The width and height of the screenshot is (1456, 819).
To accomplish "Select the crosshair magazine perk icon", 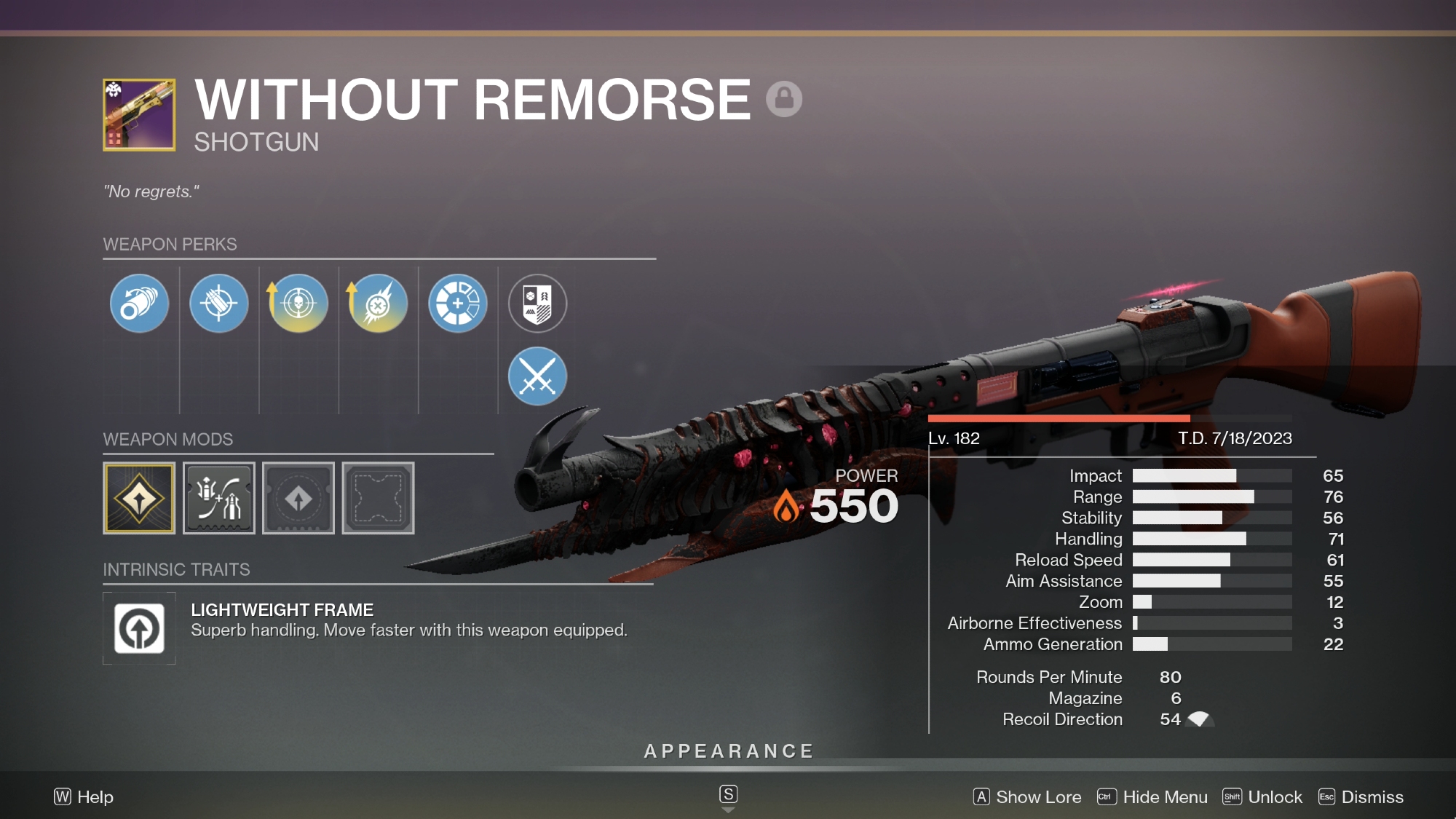I will [218, 303].
